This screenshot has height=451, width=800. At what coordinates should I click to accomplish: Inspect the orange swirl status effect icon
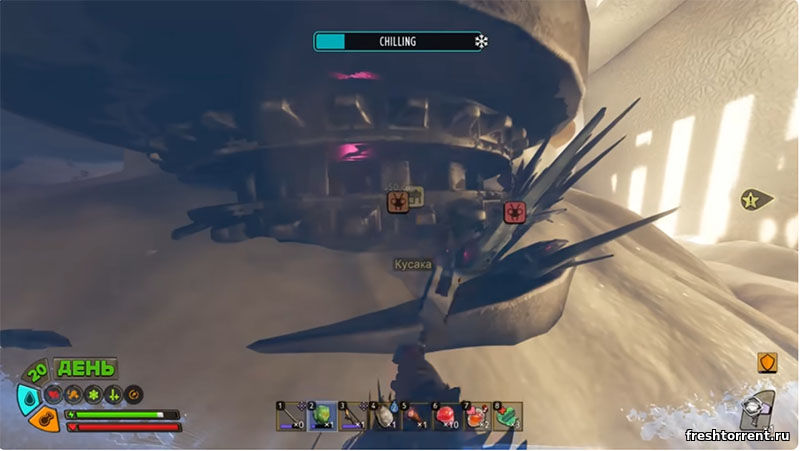pos(133,393)
